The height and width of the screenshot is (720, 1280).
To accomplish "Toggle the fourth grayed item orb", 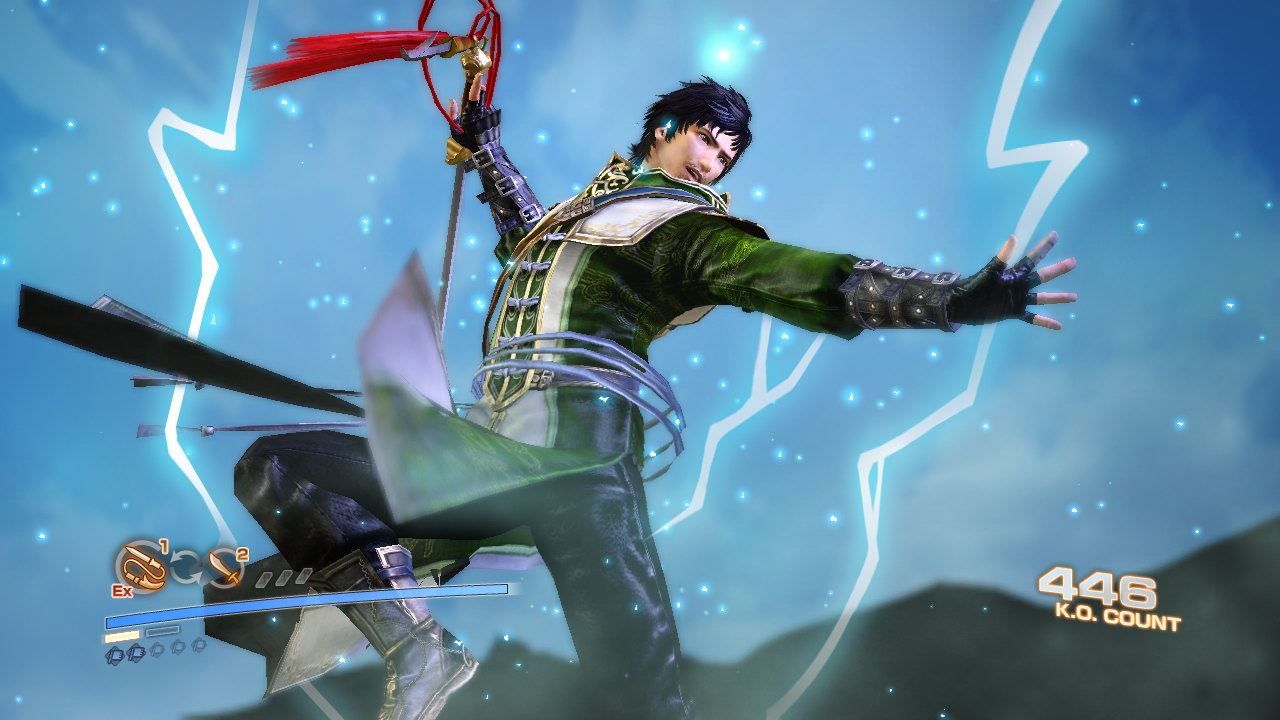I will click(x=179, y=645).
